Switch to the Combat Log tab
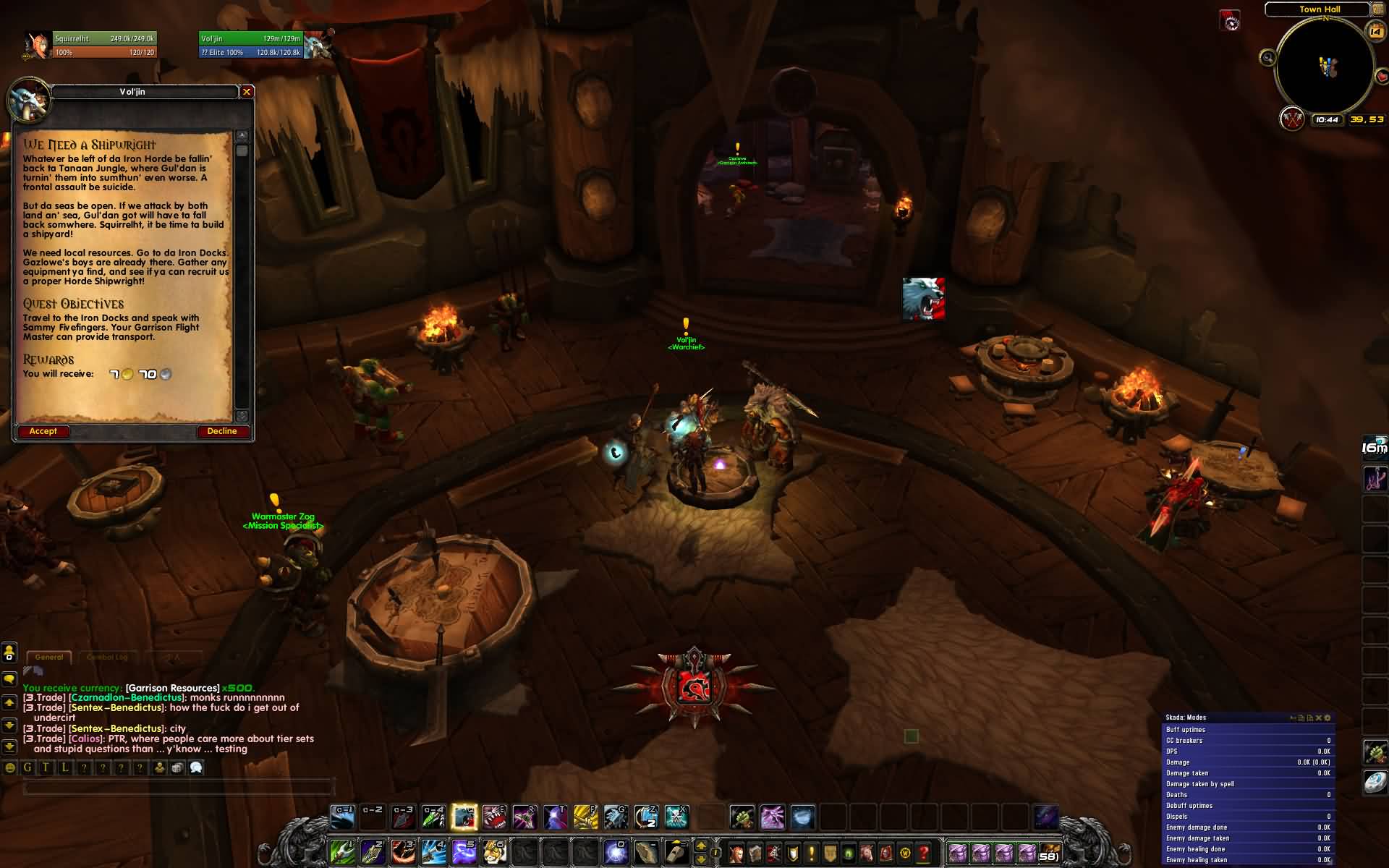 tap(106, 657)
